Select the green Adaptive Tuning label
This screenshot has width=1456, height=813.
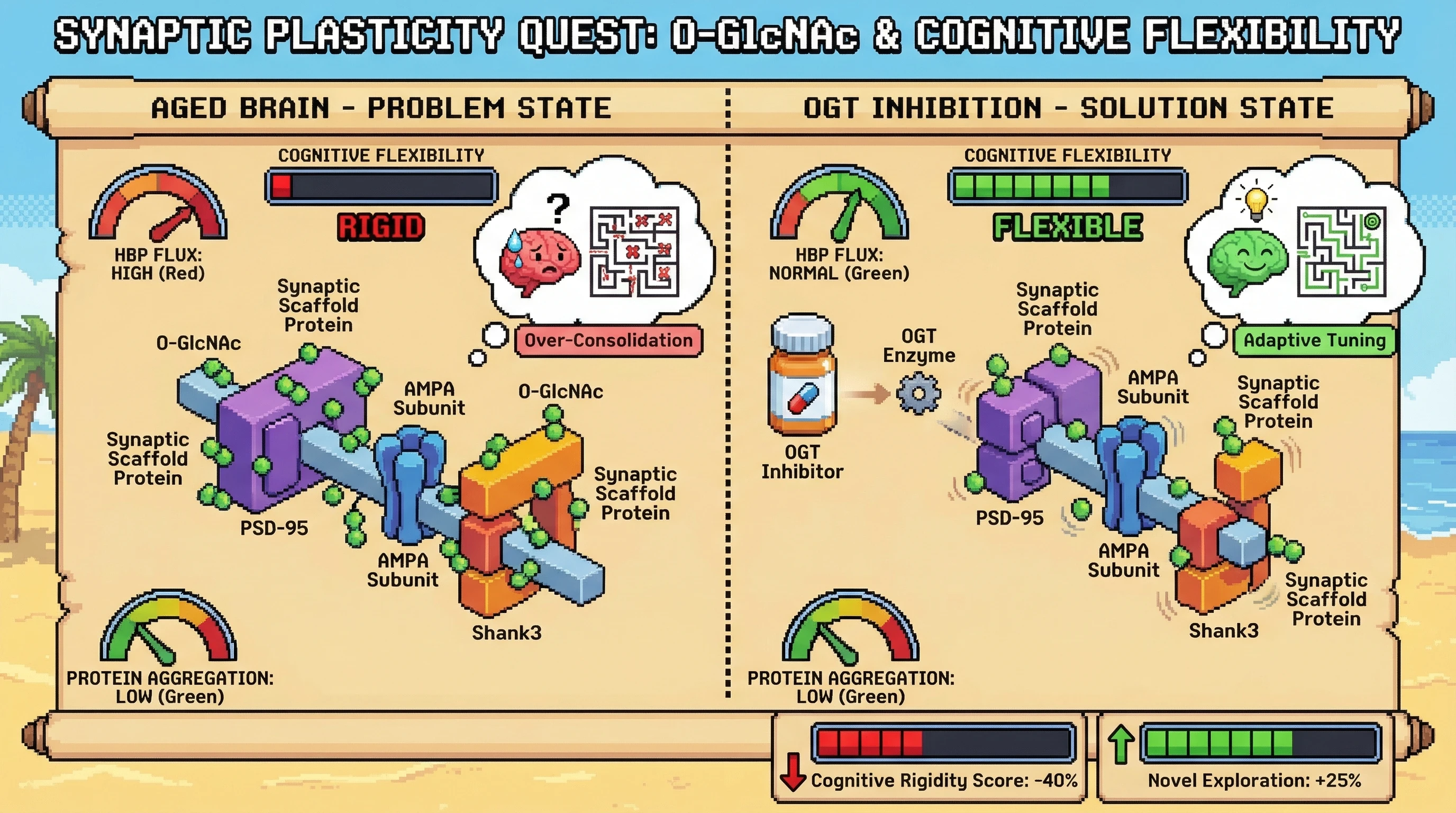coord(1314,340)
